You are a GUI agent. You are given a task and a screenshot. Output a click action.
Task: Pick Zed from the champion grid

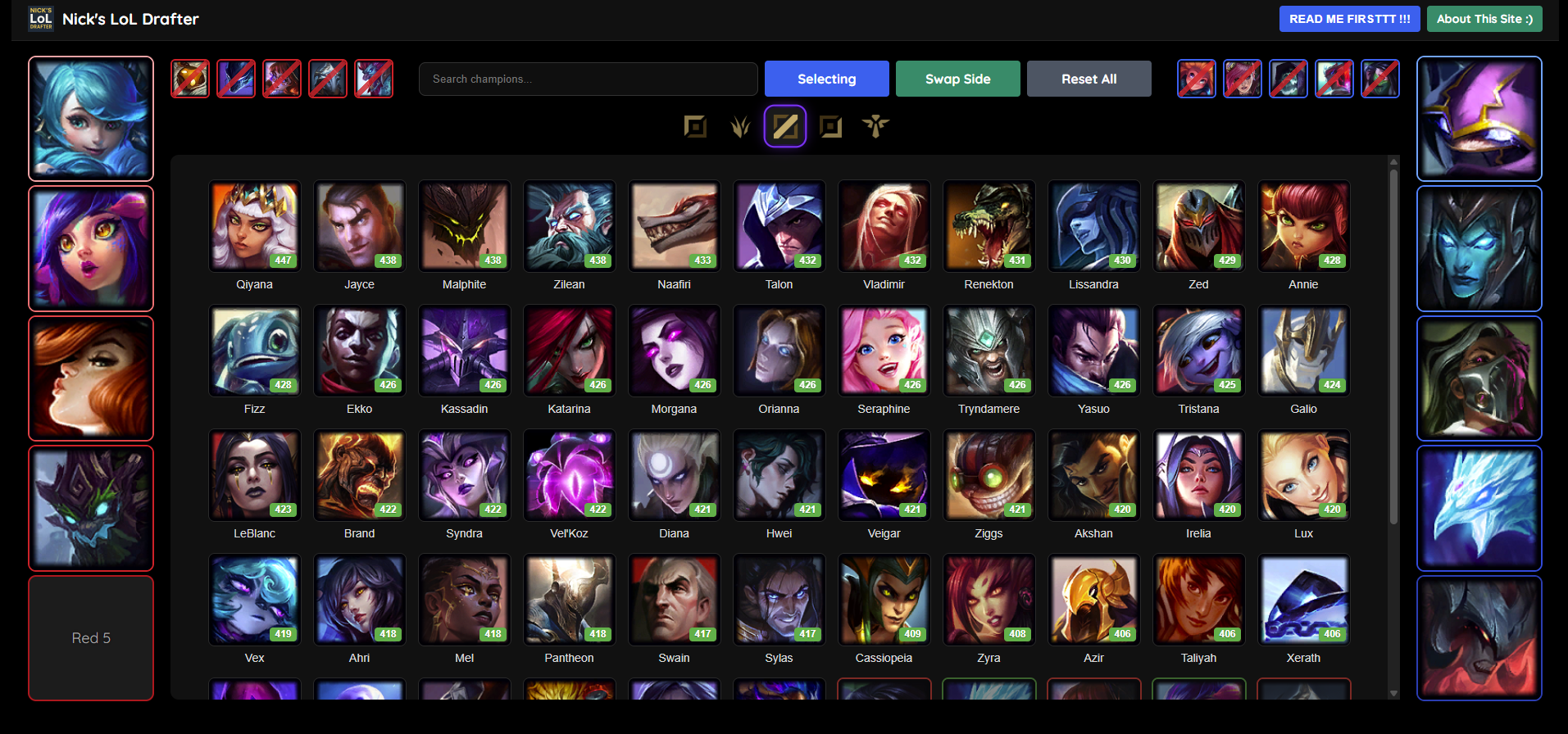click(x=1198, y=226)
